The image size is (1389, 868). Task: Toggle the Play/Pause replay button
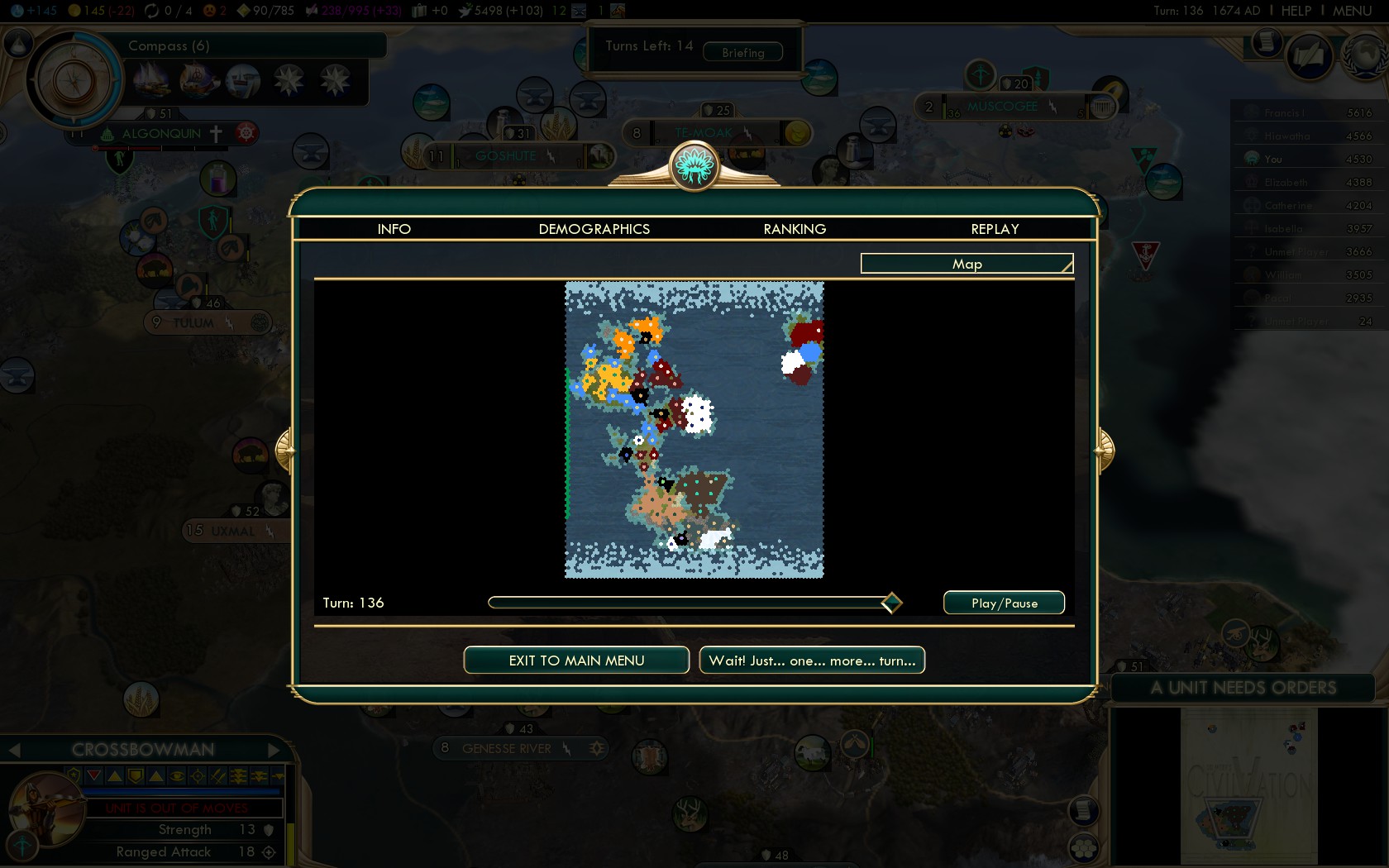pos(1004,603)
